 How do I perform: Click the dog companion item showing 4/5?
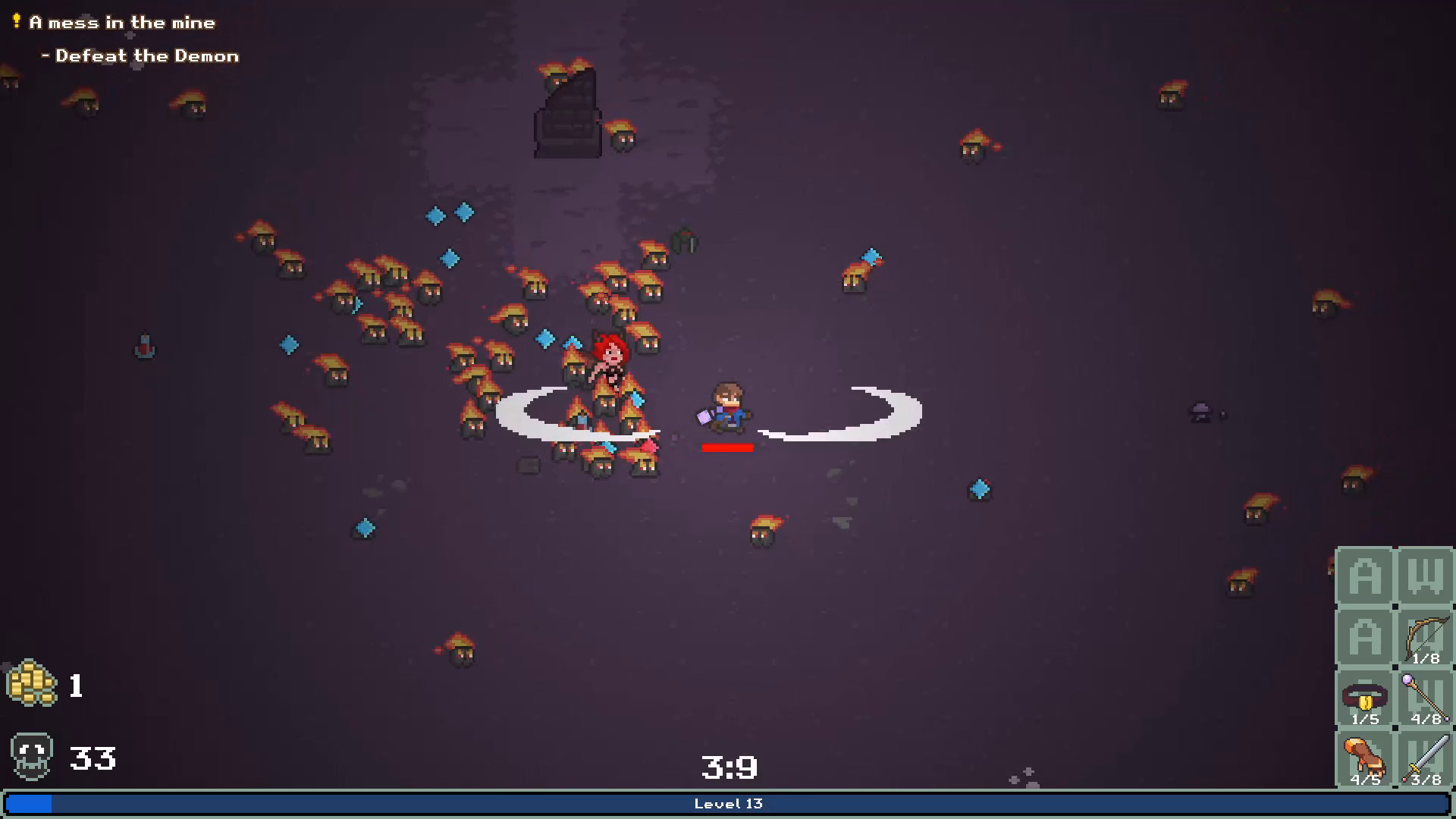pyautogui.click(x=1365, y=758)
